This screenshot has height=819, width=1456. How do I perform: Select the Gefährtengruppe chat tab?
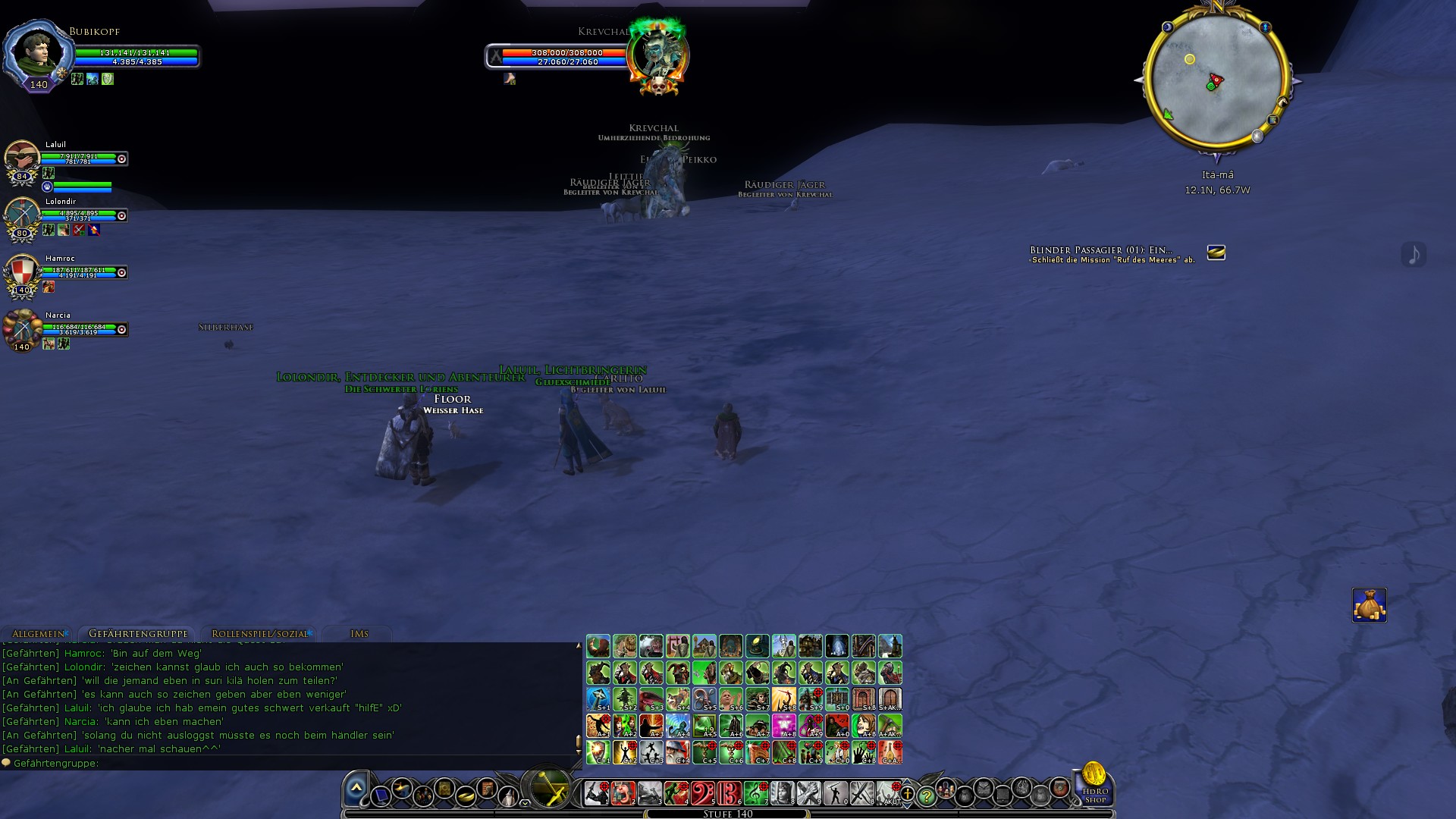pos(138,634)
